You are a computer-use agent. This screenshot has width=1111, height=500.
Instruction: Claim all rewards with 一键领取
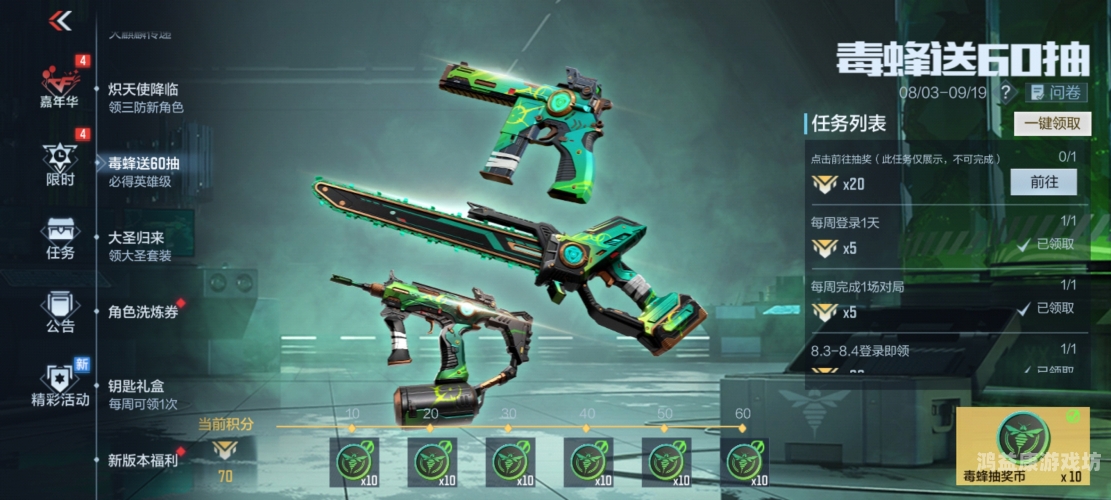(1052, 123)
